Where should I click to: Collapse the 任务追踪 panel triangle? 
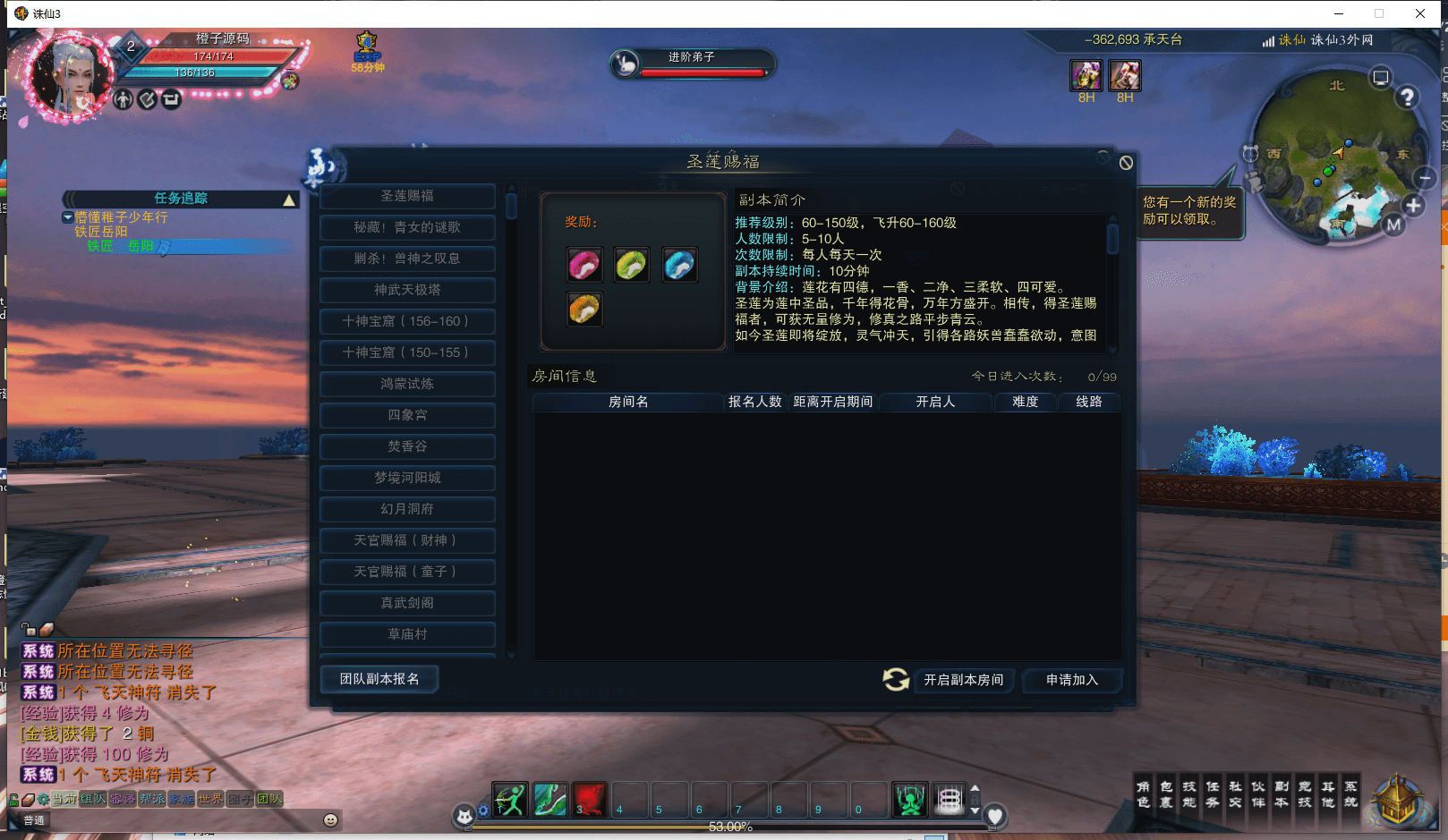pos(289,199)
